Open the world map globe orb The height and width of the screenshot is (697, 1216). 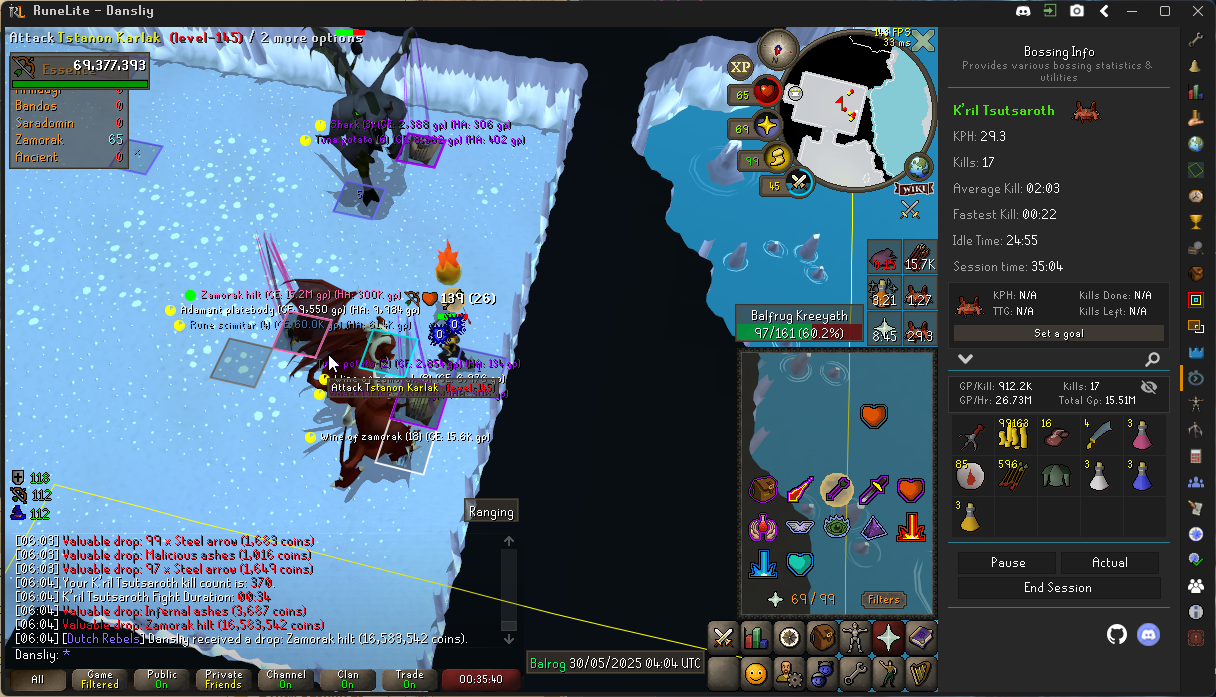coord(918,166)
